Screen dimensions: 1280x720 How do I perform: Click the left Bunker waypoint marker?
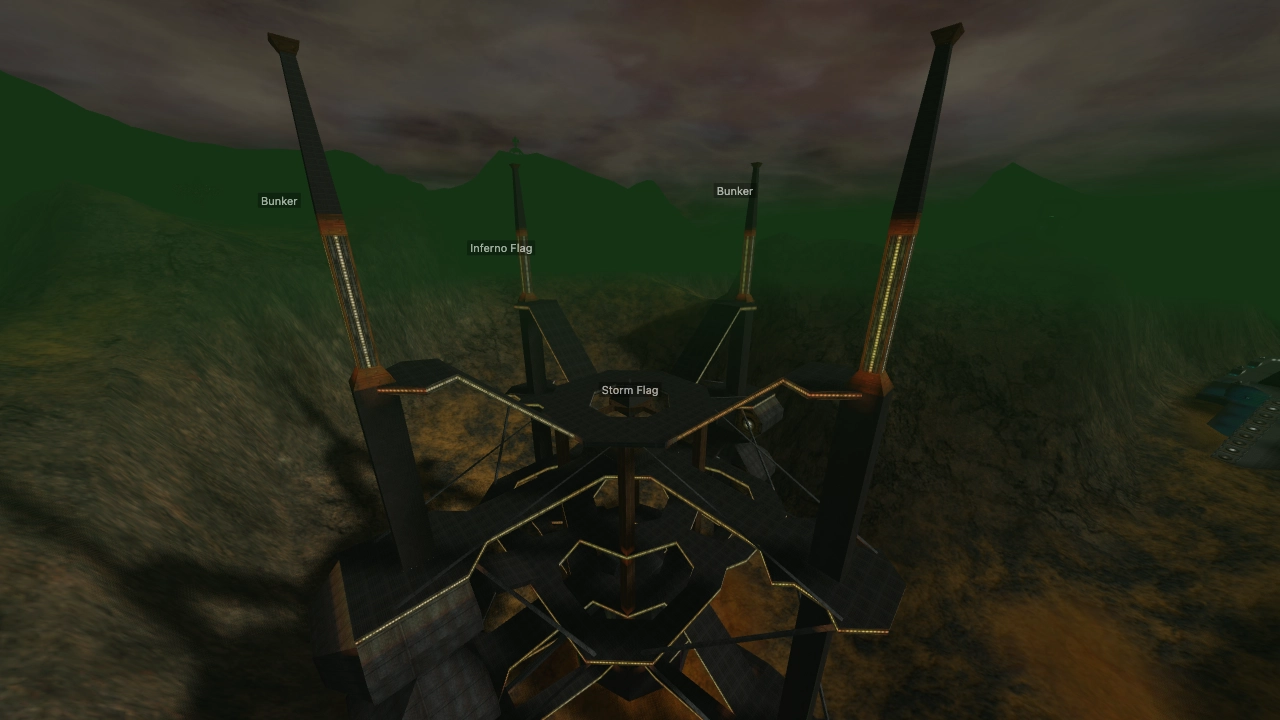pos(278,201)
